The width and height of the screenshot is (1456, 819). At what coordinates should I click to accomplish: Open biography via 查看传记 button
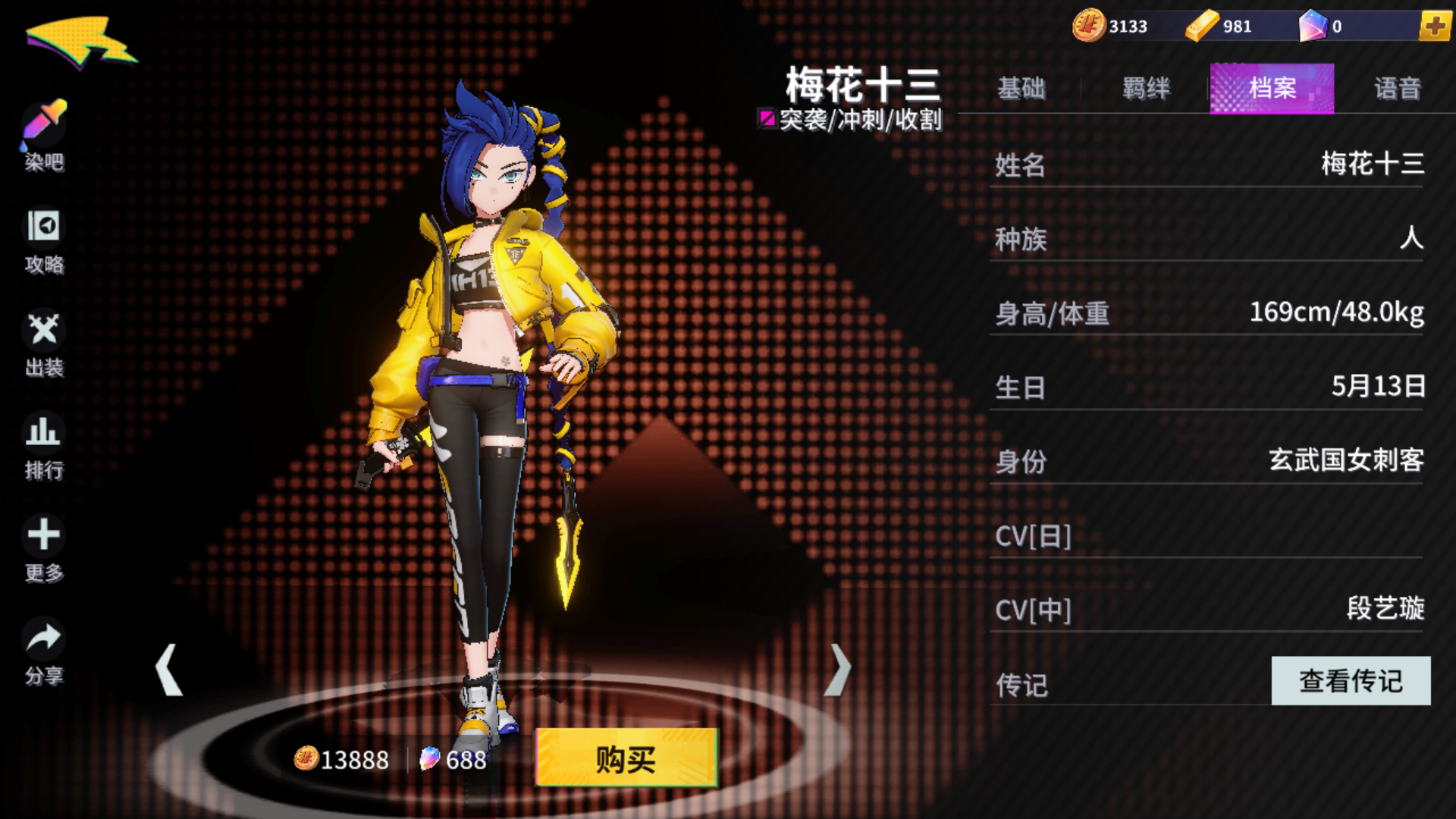1350,682
